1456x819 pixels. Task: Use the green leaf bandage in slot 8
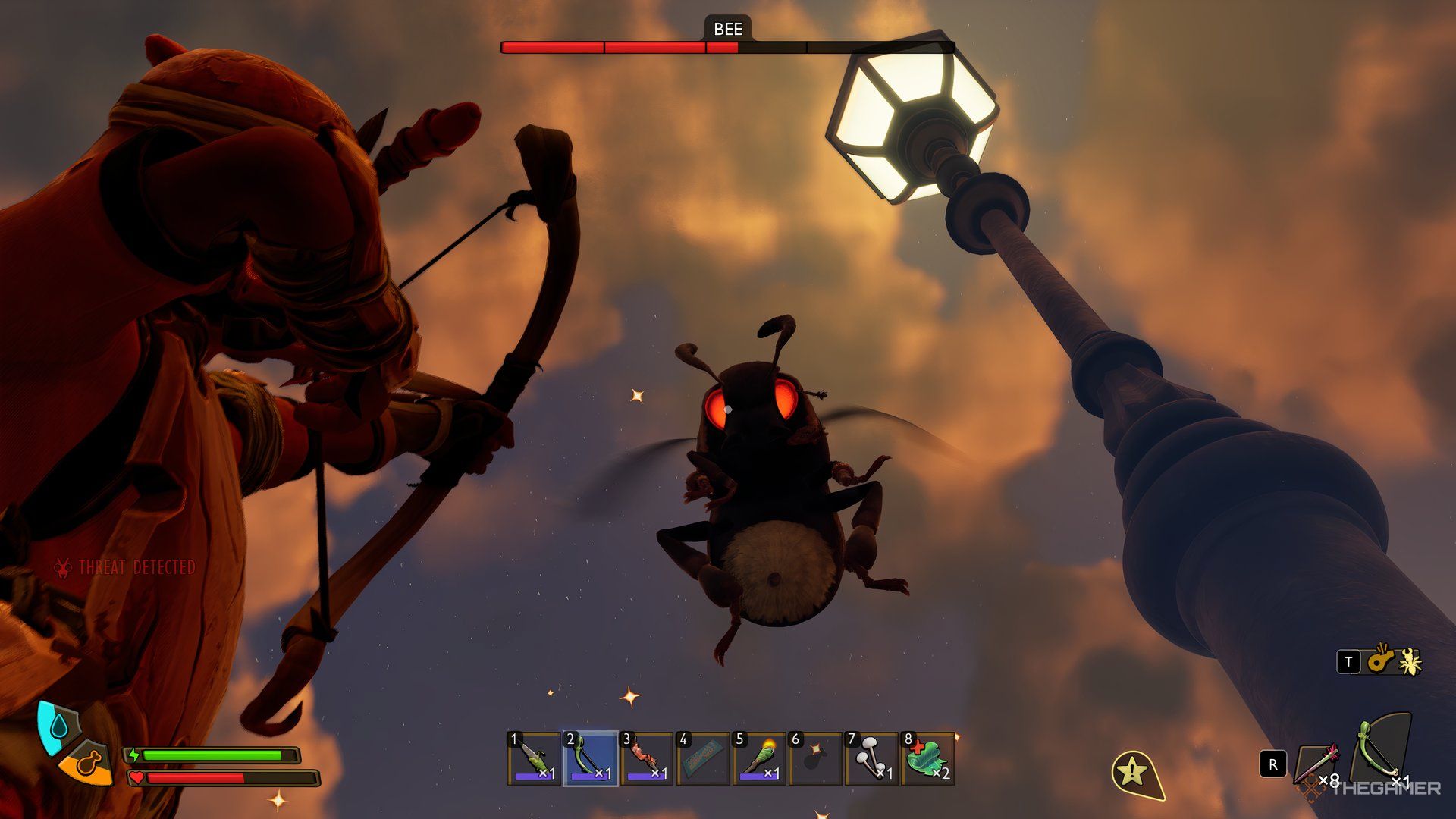(927, 758)
